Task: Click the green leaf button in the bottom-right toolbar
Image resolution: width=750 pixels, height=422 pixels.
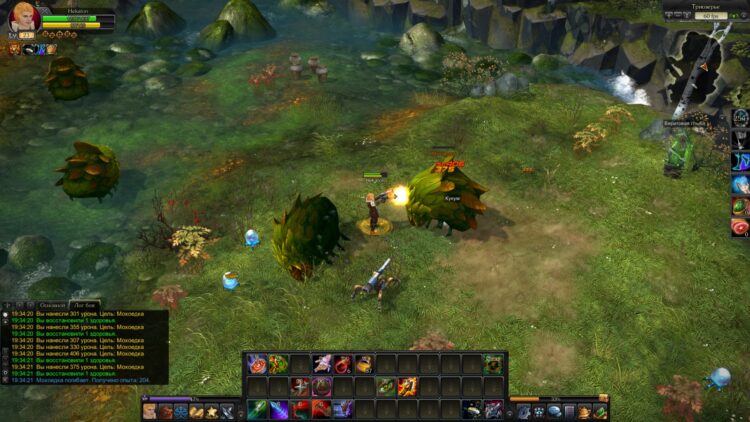Action: click(x=600, y=411)
